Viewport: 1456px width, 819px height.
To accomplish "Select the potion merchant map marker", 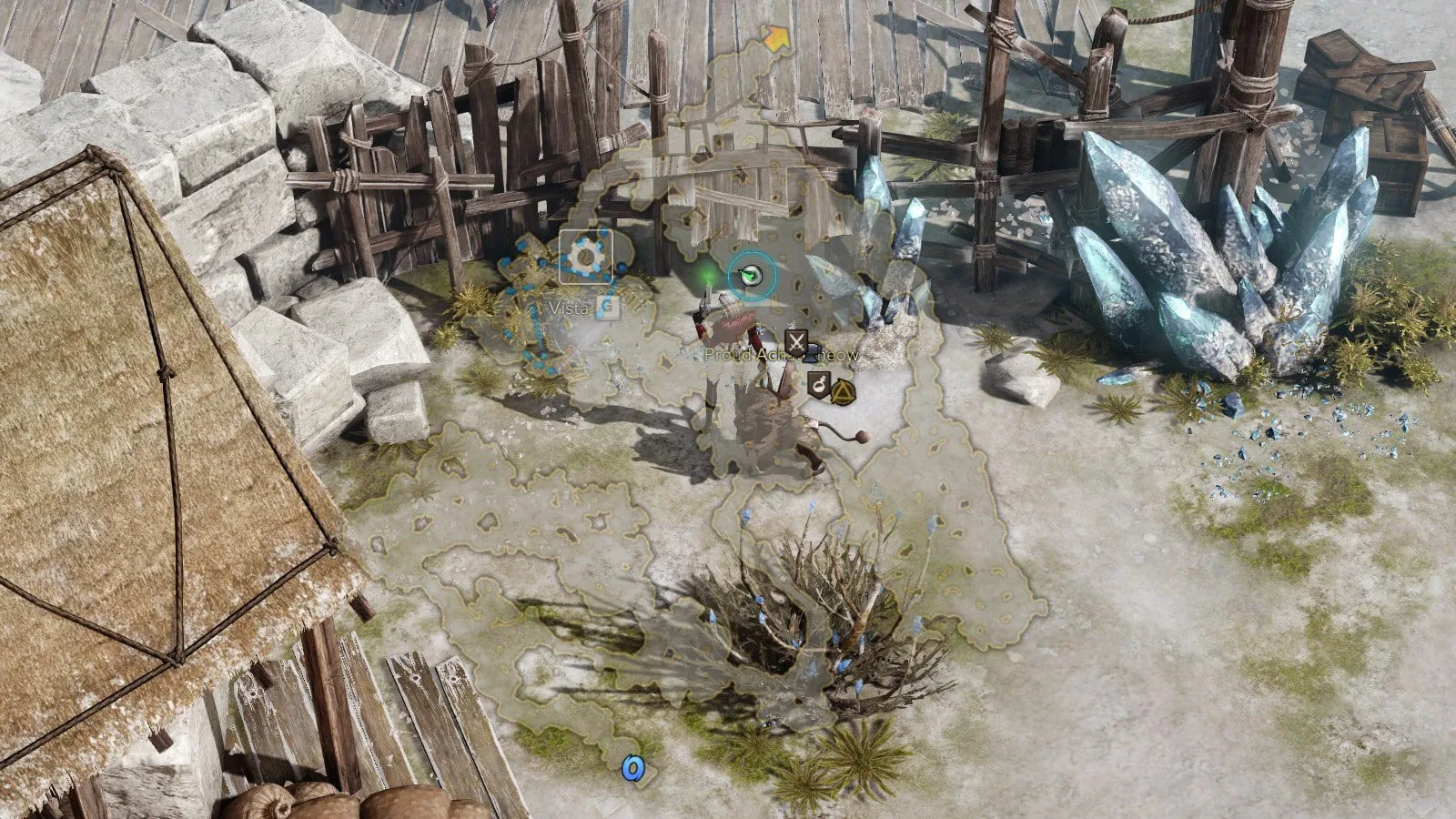I will (818, 386).
